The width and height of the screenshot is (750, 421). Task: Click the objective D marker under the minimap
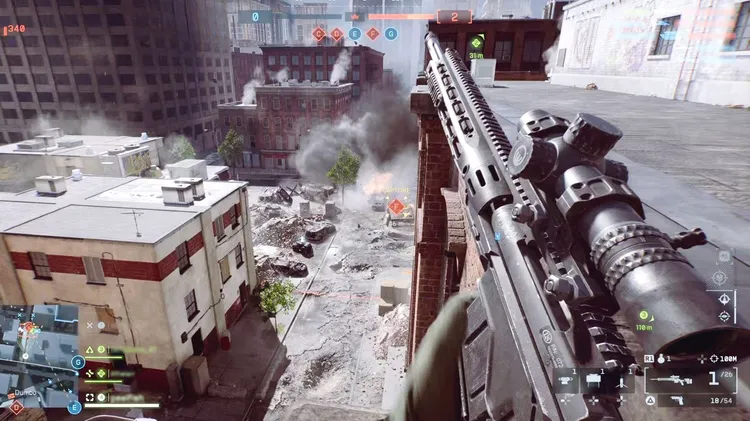pyautogui.click(x=15, y=406)
